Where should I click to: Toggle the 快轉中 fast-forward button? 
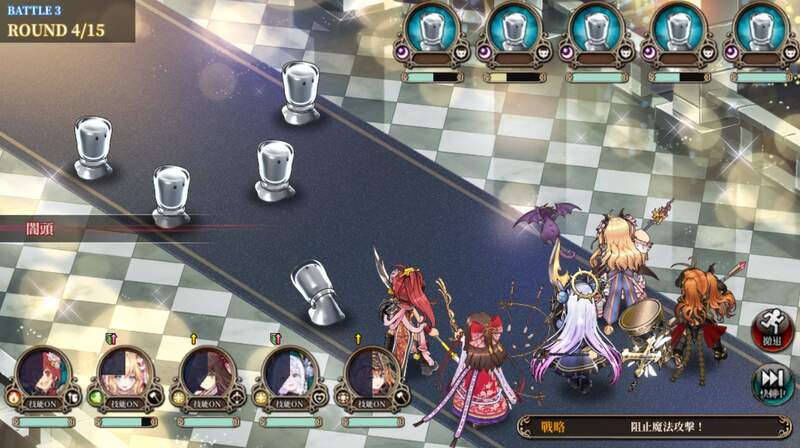point(771,385)
